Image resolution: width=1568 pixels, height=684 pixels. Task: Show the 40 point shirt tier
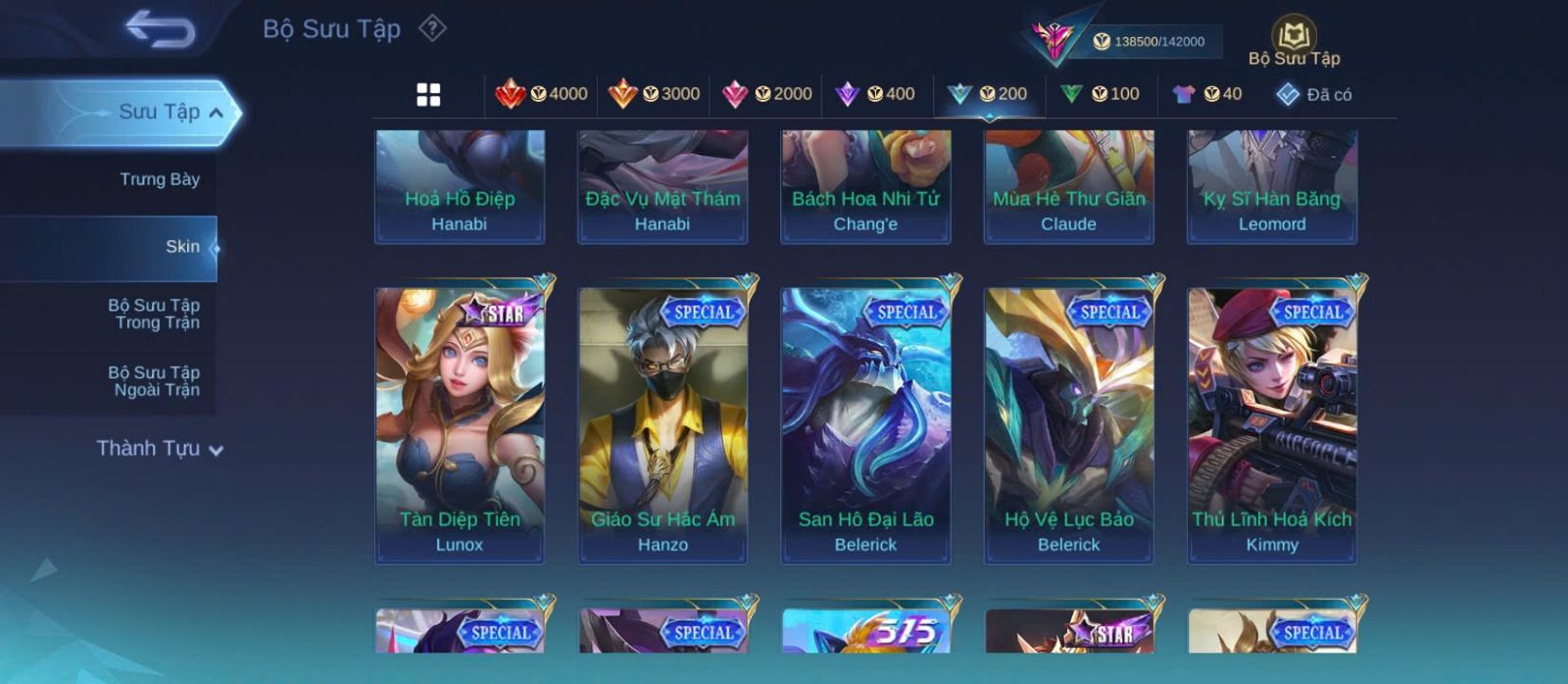point(1207,94)
